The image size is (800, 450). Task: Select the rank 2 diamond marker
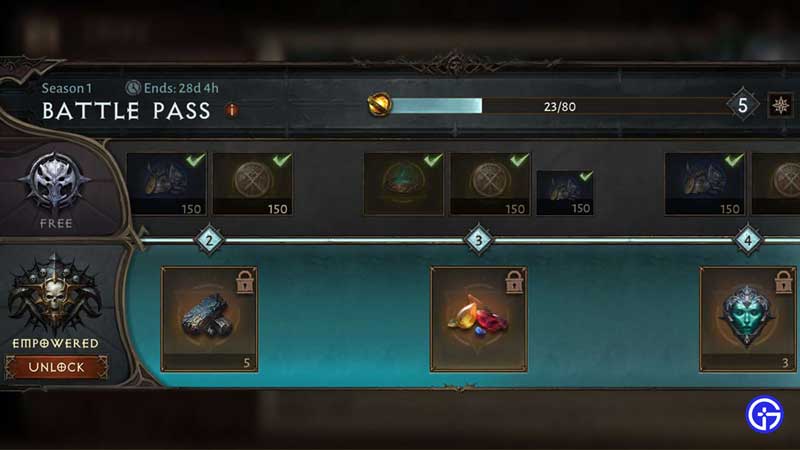tap(210, 240)
